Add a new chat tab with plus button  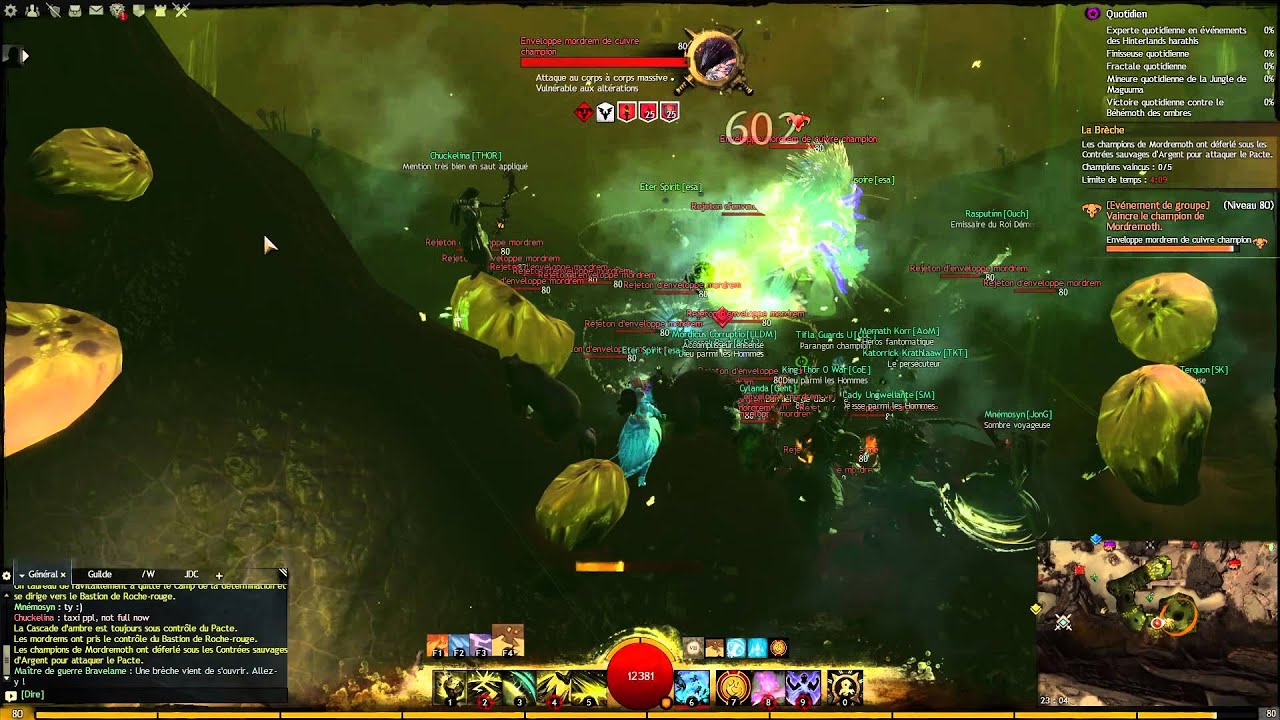click(219, 577)
